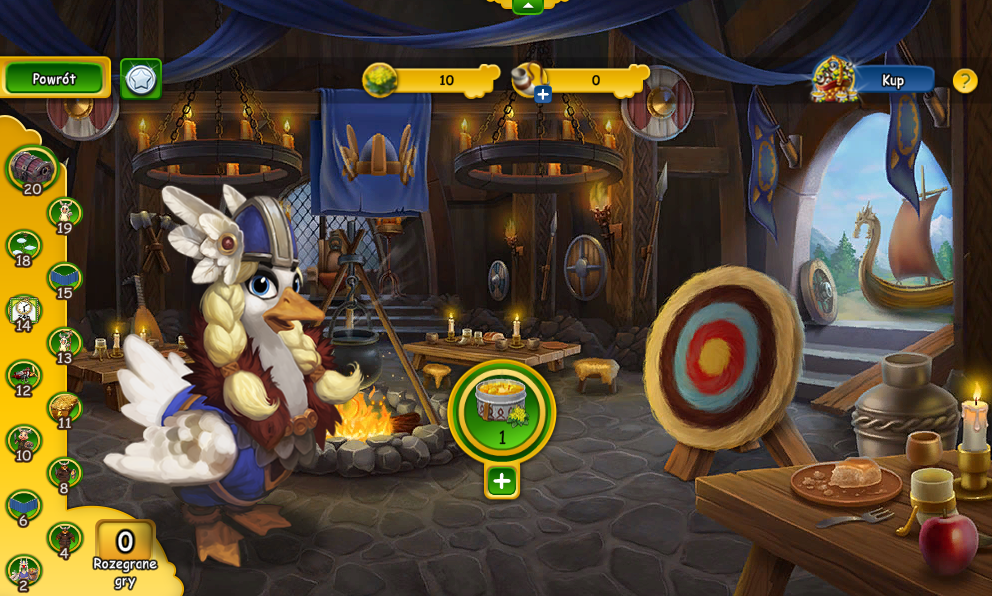Select the level 11 gold pile reward
Viewport: 992px width, 596px height.
[65, 407]
